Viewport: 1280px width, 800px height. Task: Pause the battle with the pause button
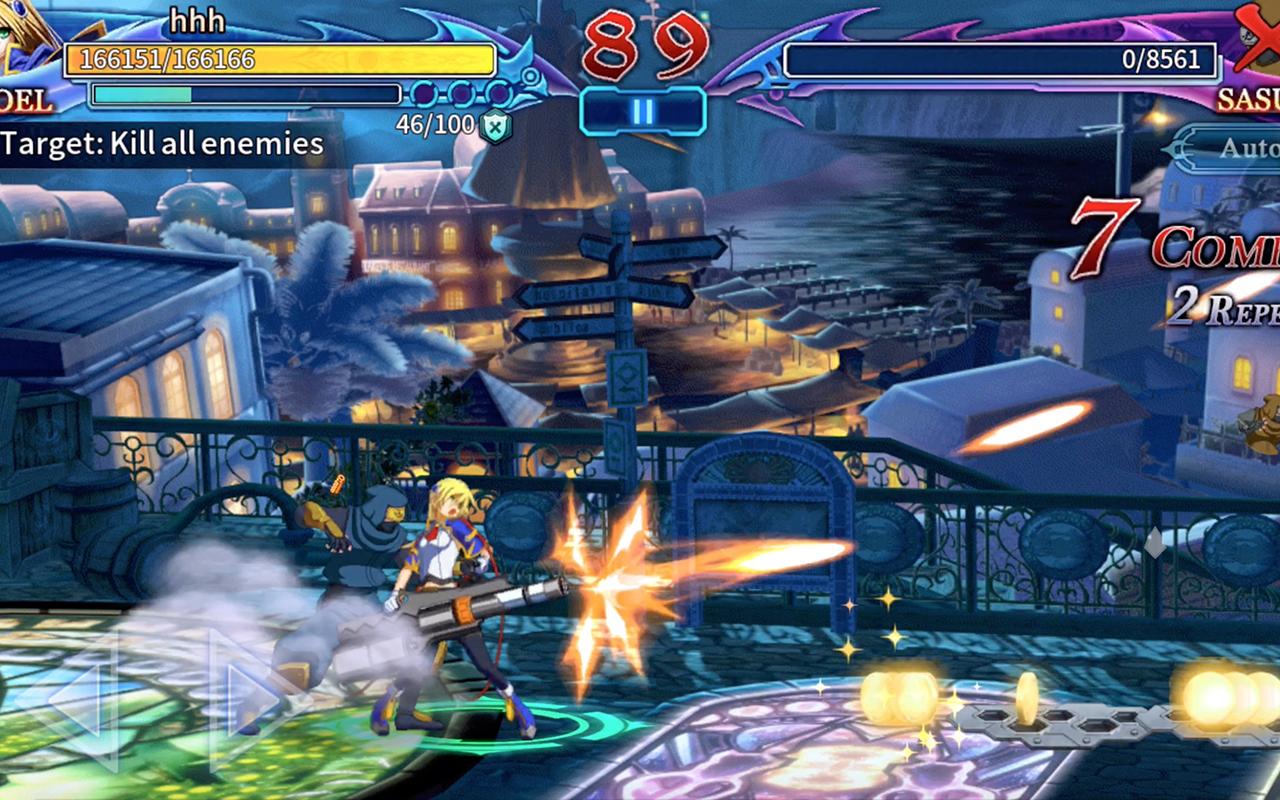tap(642, 111)
